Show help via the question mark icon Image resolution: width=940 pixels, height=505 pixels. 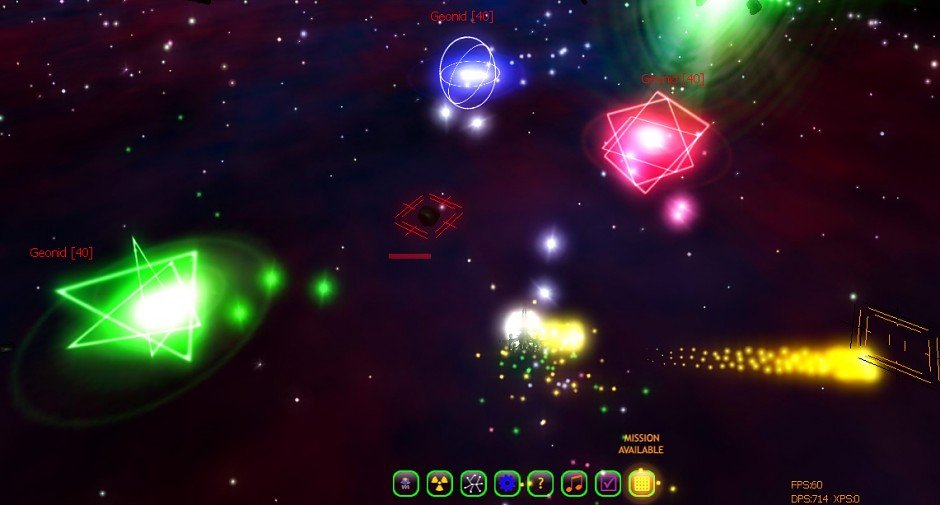pyautogui.click(x=540, y=484)
